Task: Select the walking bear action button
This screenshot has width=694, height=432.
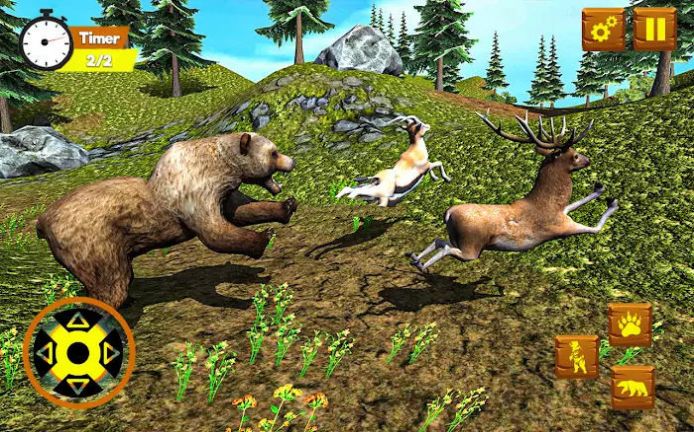Action: [632, 387]
